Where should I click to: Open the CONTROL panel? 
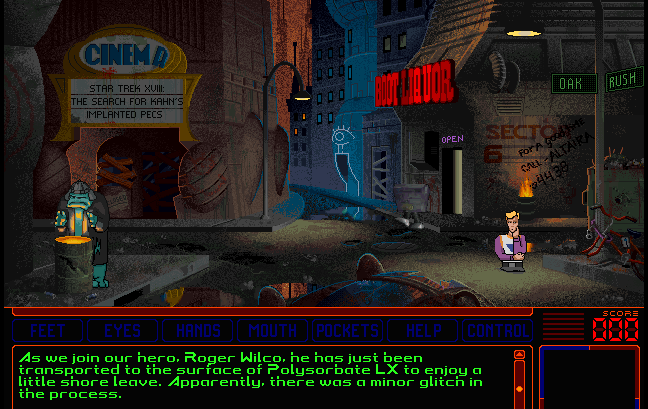496,330
